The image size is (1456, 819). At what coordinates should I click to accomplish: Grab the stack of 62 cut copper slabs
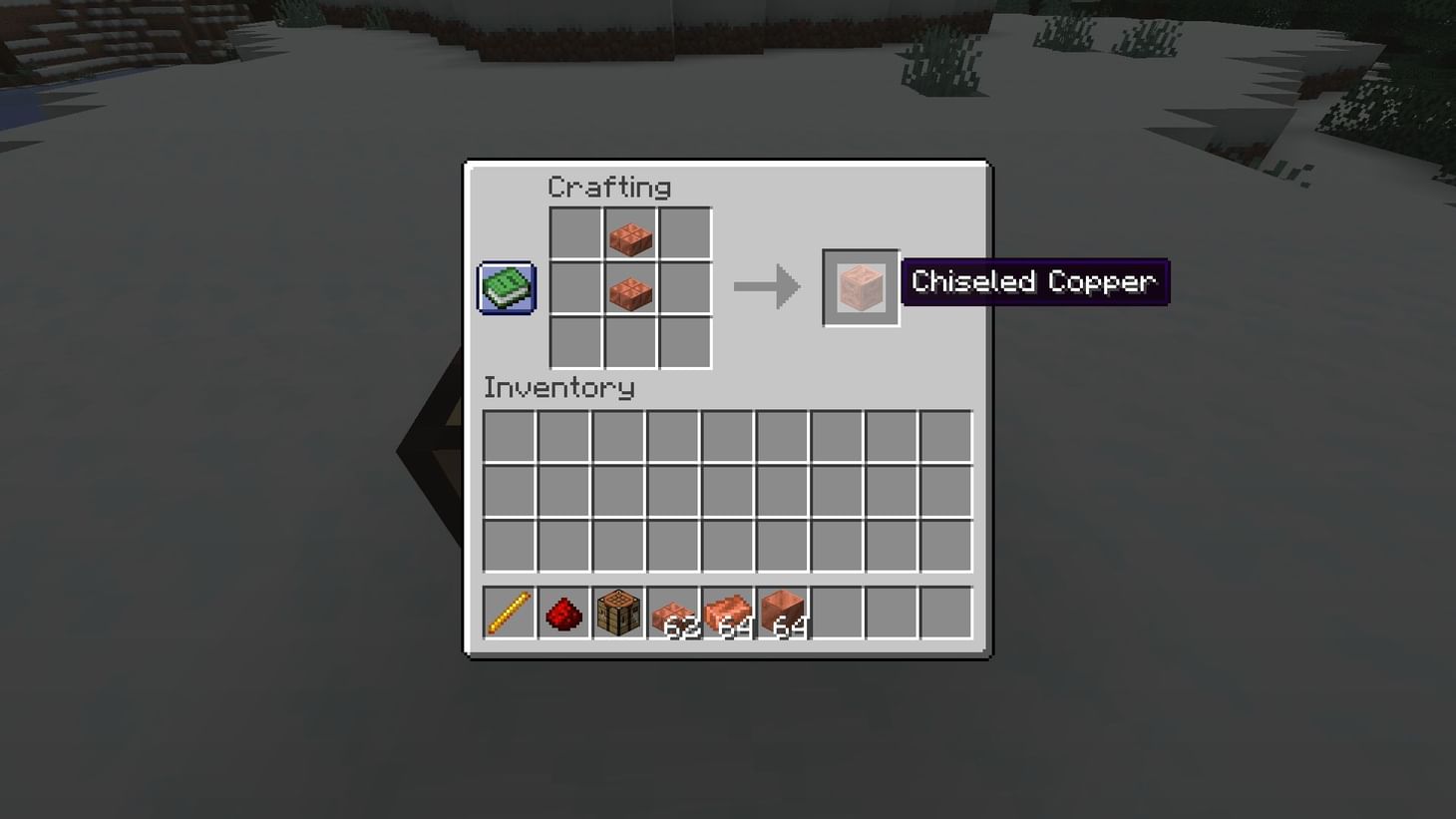[x=672, y=612]
